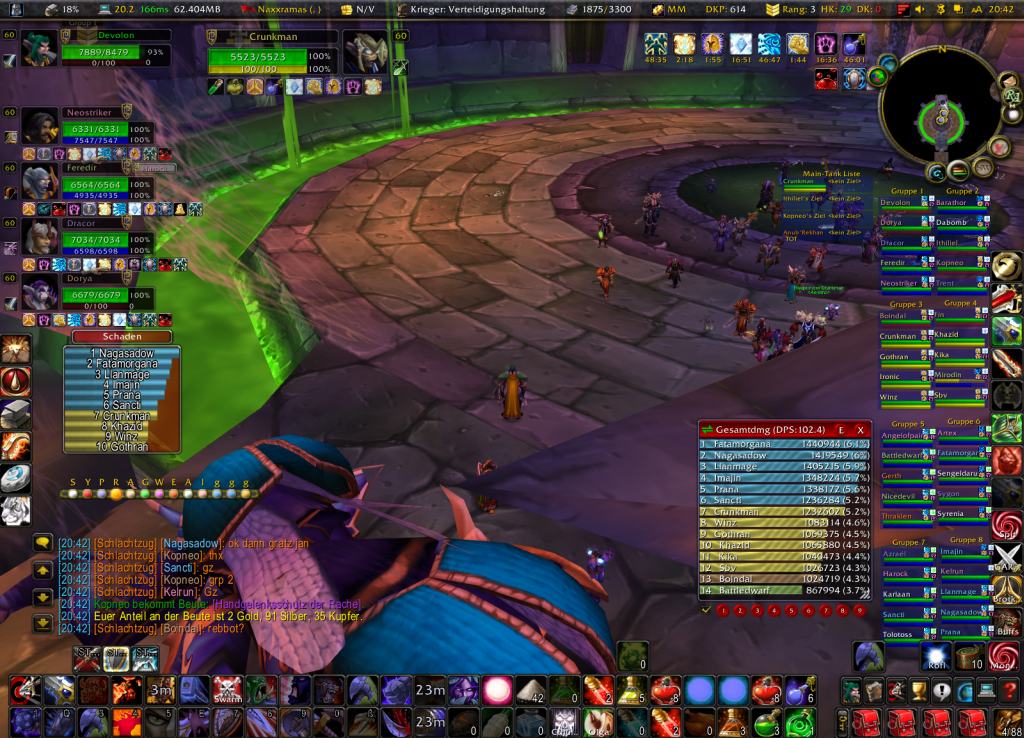
Task: Click the E button on the Gesamtdmg header
Action: tap(841, 429)
